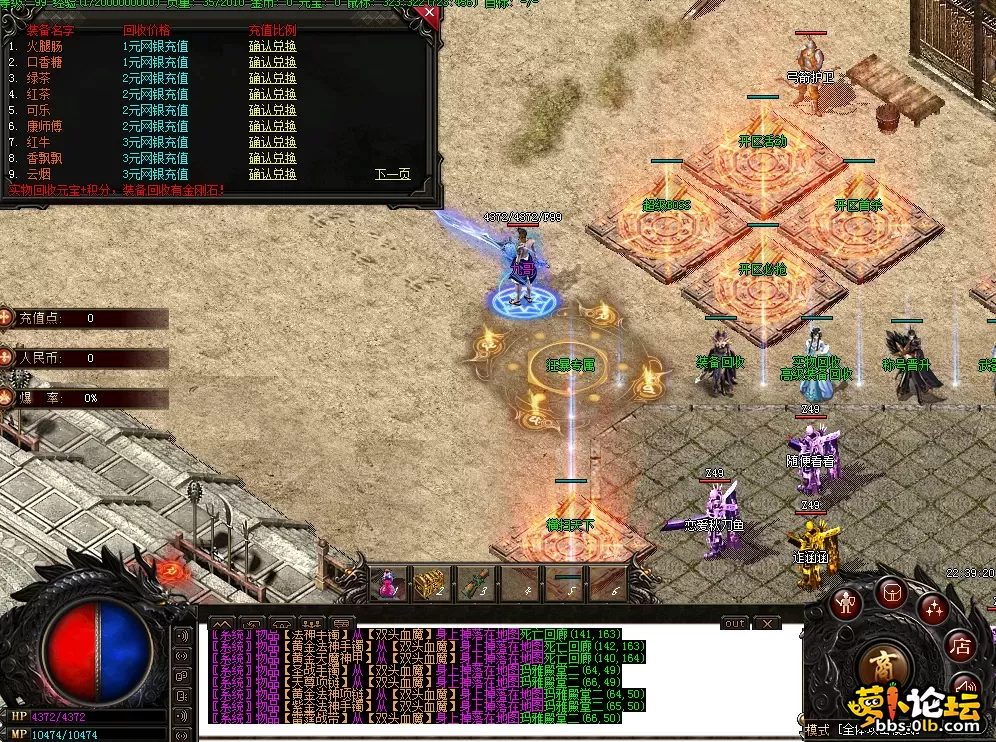This screenshot has height=742, width=996.
Task: Confirm exchange for 火腿肠
Action: (x=272, y=46)
